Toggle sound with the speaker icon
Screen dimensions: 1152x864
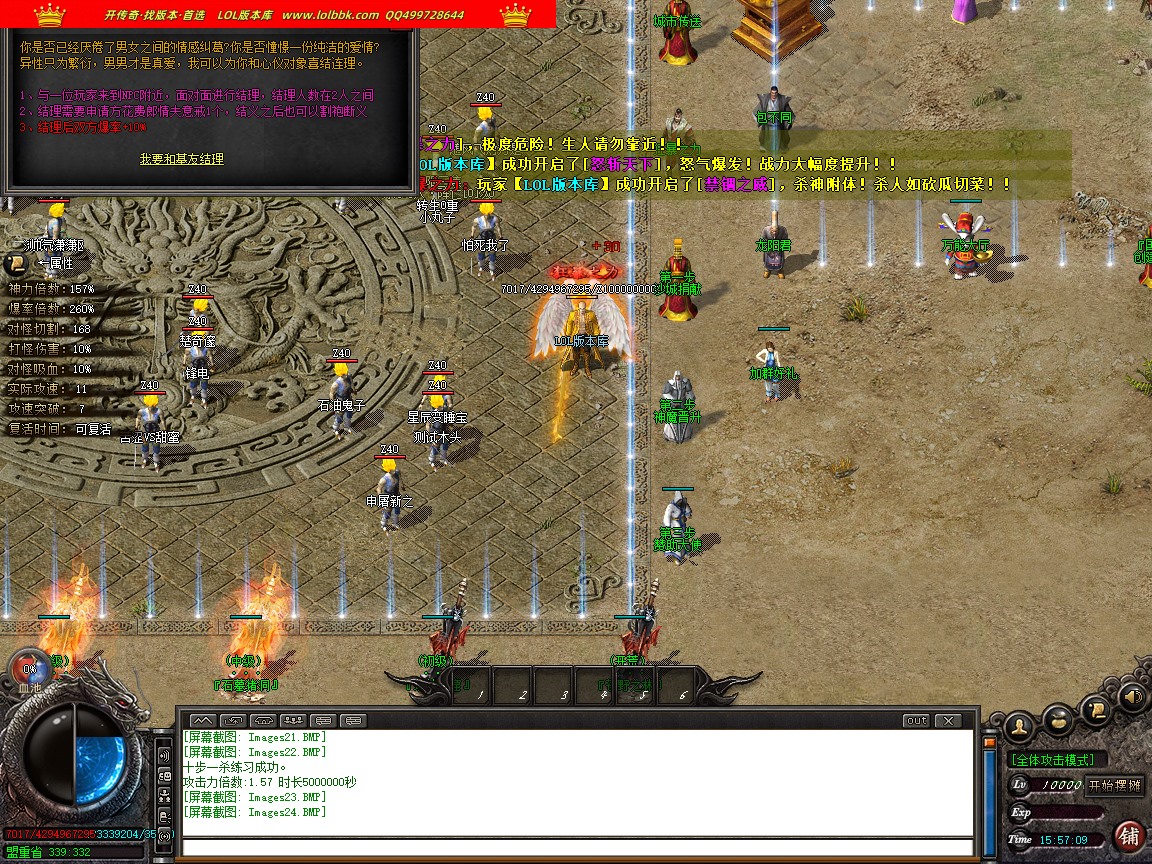(x=1132, y=695)
